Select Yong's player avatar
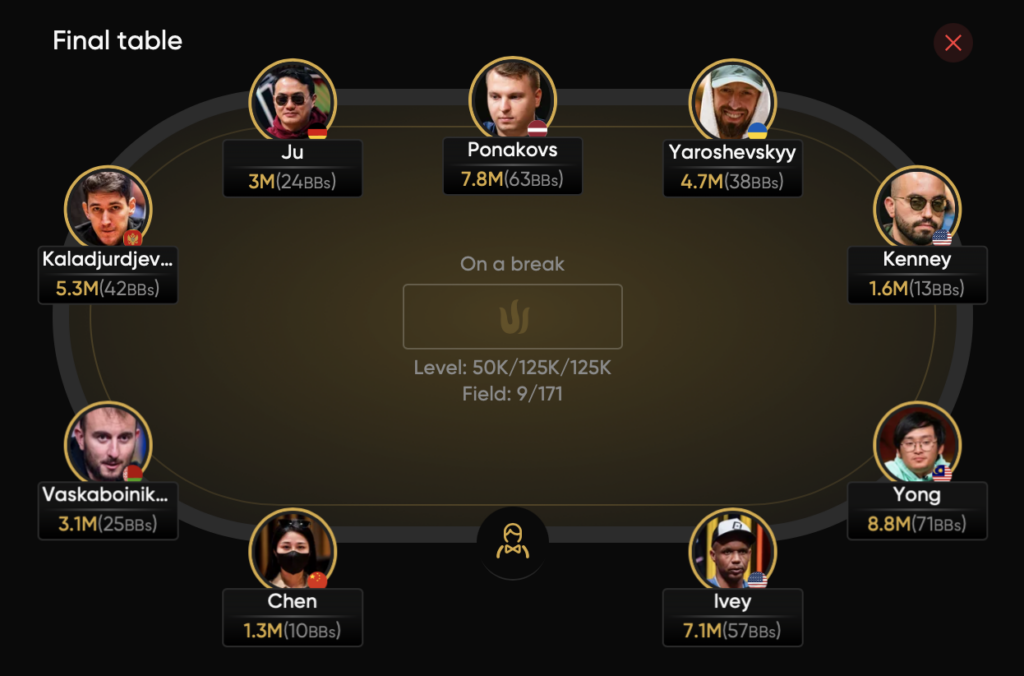The height and width of the screenshot is (676, 1024). (916, 444)
